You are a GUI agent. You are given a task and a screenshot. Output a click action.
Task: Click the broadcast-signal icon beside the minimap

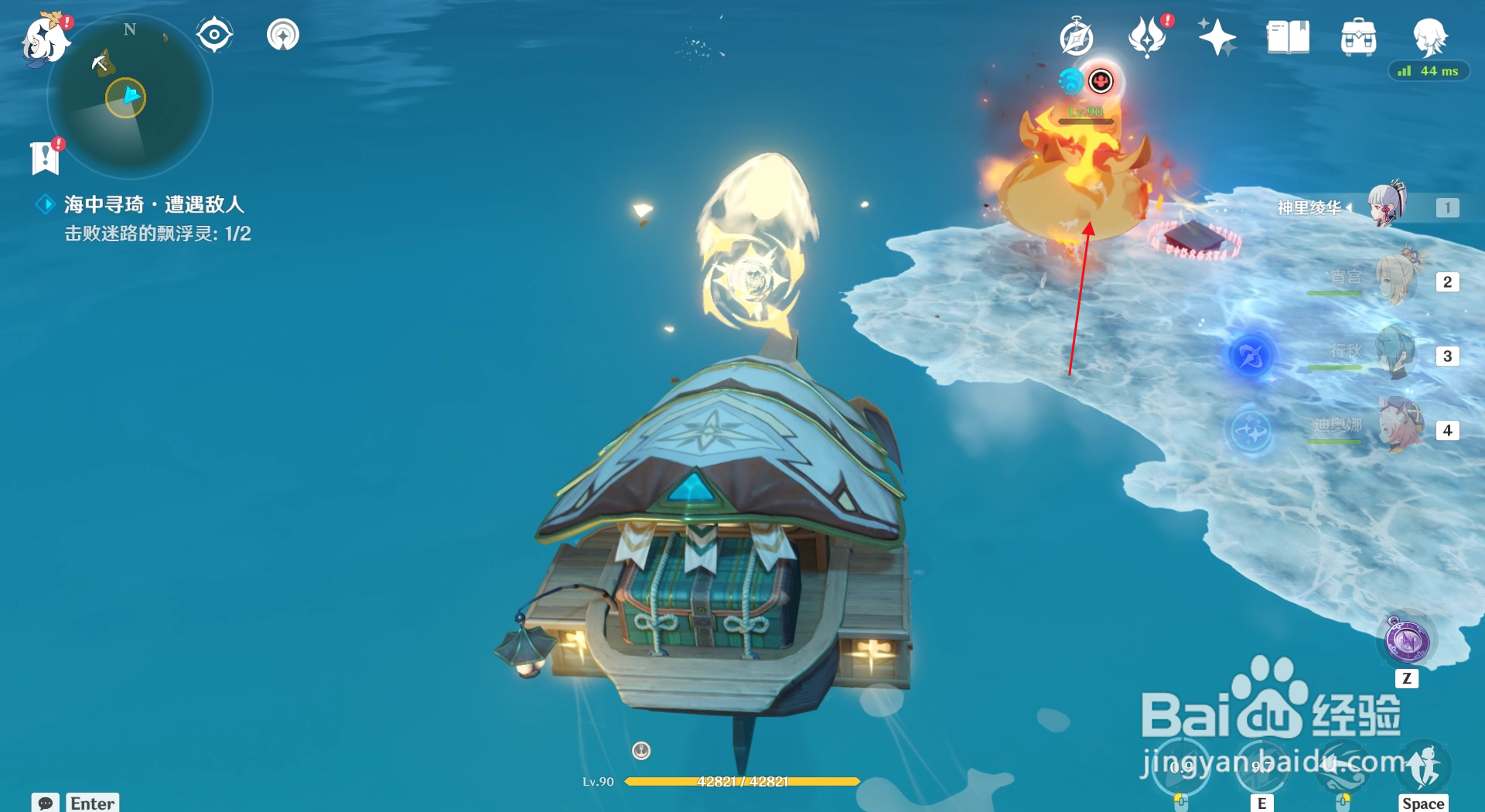tap(283, 35)
